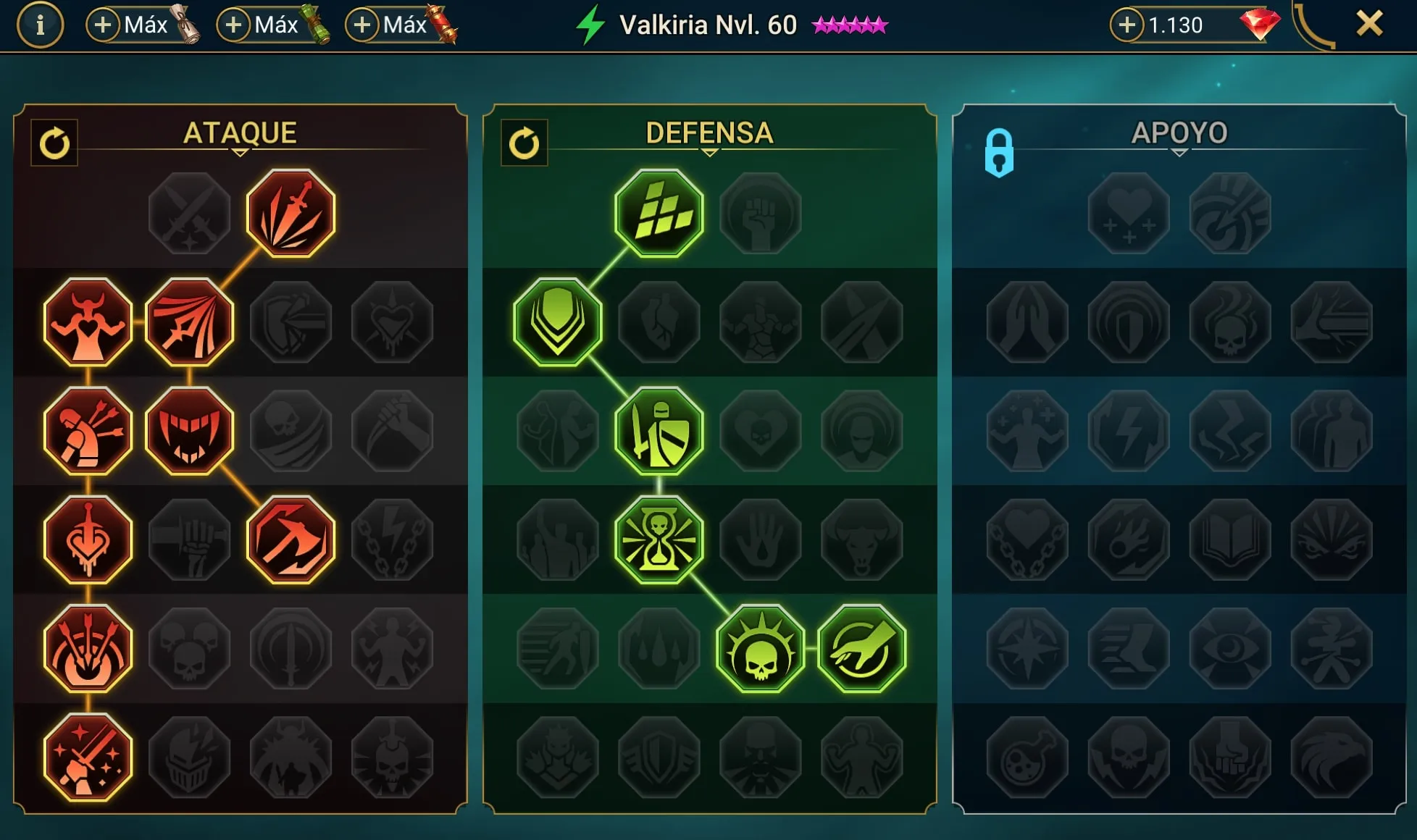1417x840 pixels.
Task: Open the info button
Action: click(x=40, y=25)
